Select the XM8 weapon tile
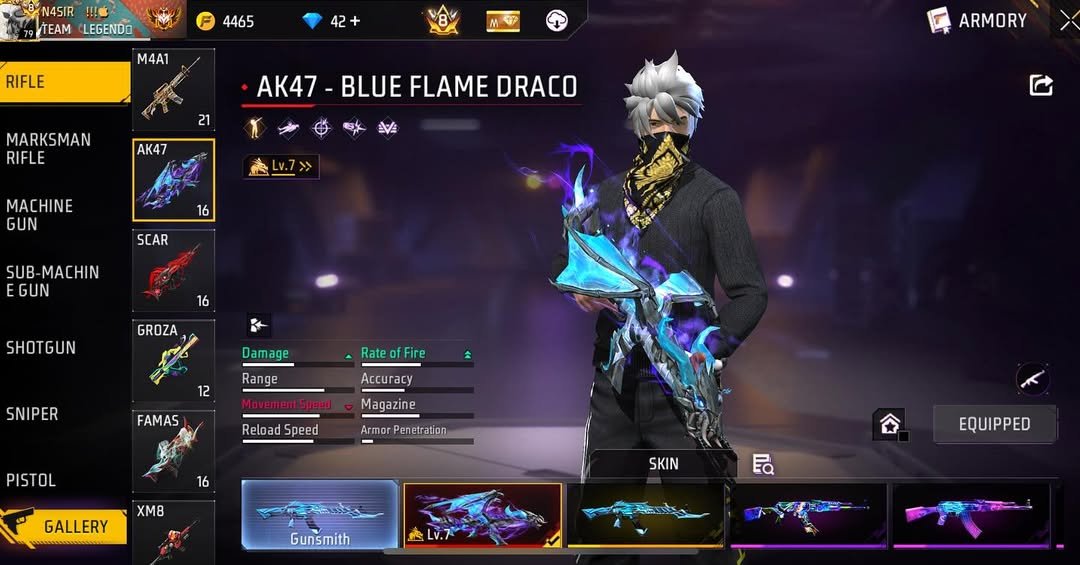 tap(173, 532)
